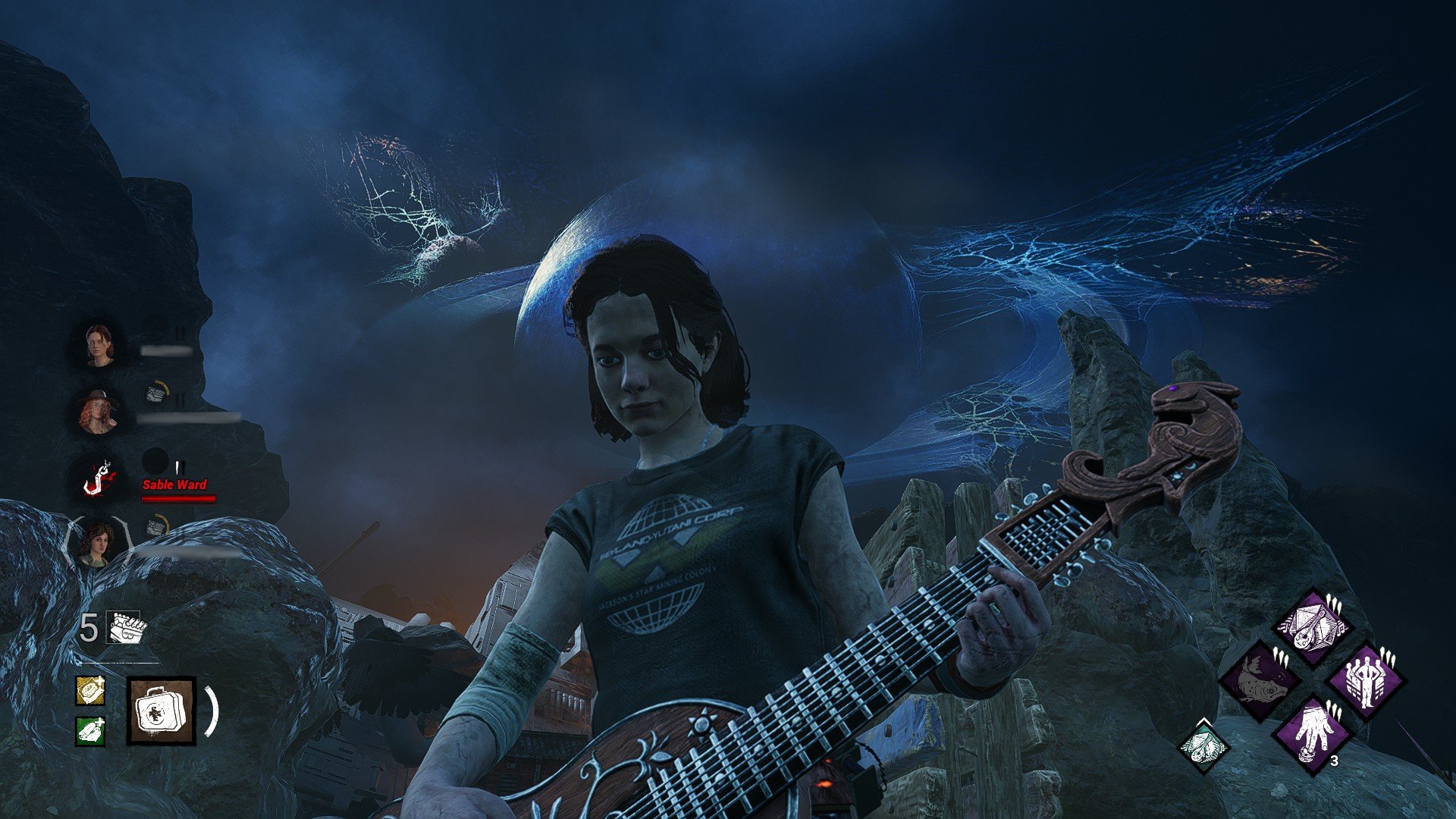Viewport: 1456px width, 819px height.
Task: Click the lute and dice perk icon
Action: (1312, 626)
